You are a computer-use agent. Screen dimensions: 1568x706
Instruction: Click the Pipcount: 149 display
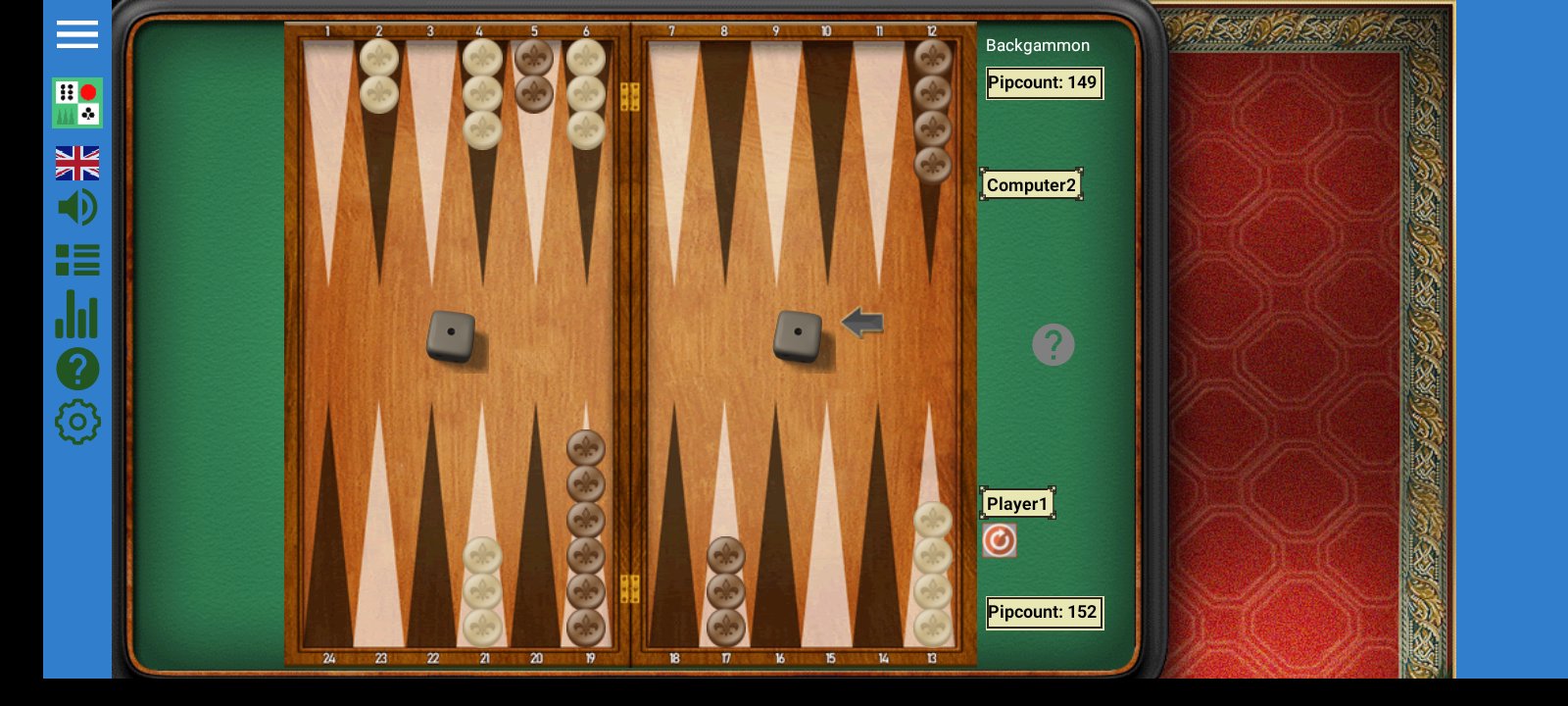click(1044, 83)
